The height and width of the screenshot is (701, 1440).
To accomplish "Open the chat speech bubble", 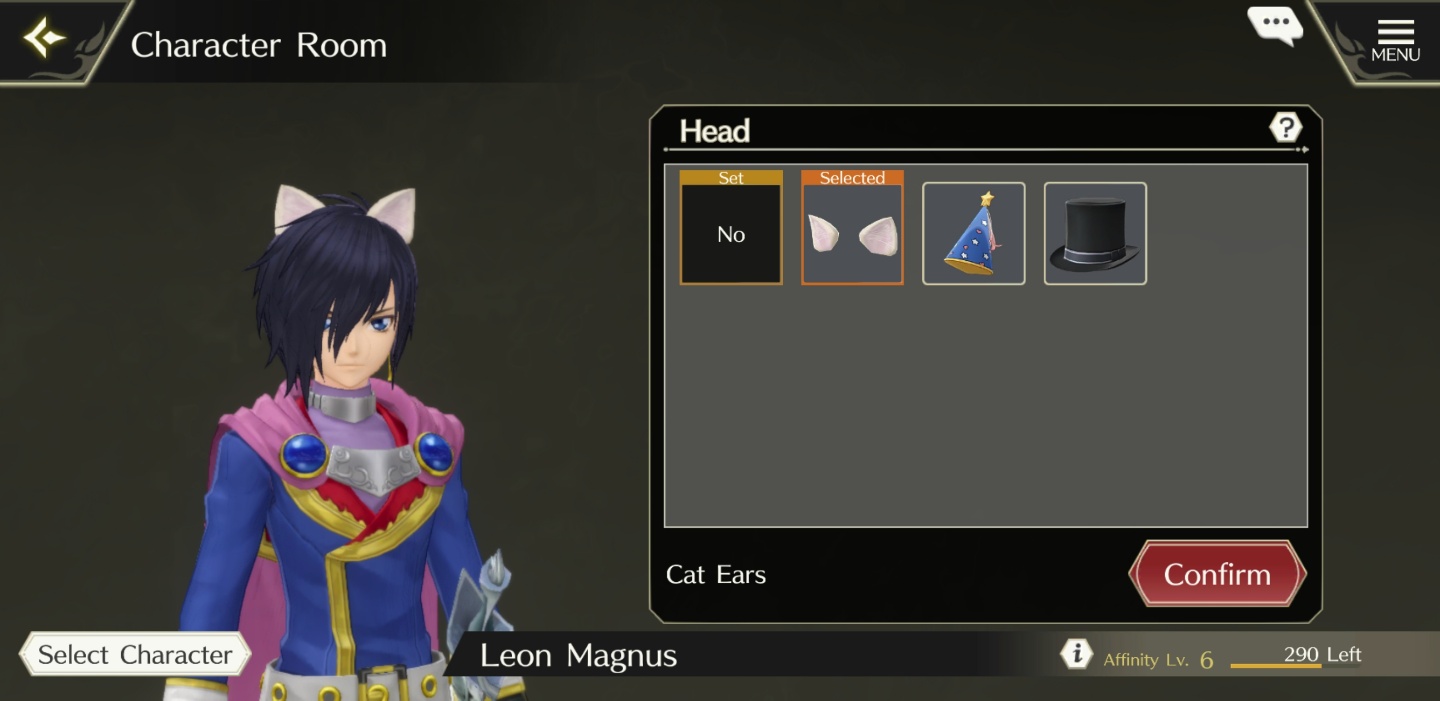I will click(x=1275, y=26).
